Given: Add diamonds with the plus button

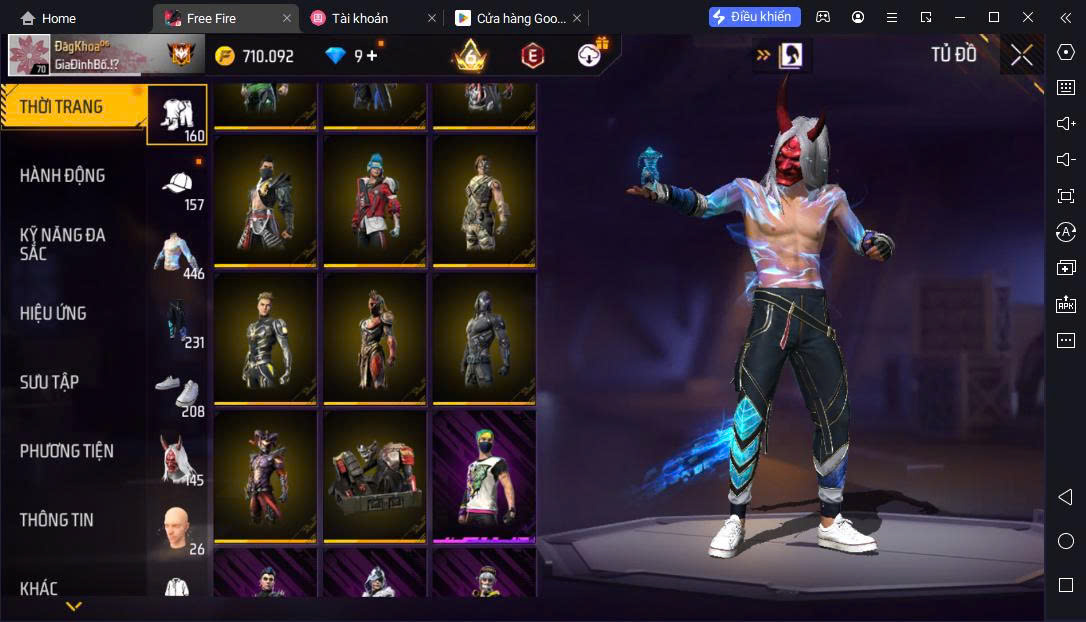Looking at the screenshot, I should 372,56.
